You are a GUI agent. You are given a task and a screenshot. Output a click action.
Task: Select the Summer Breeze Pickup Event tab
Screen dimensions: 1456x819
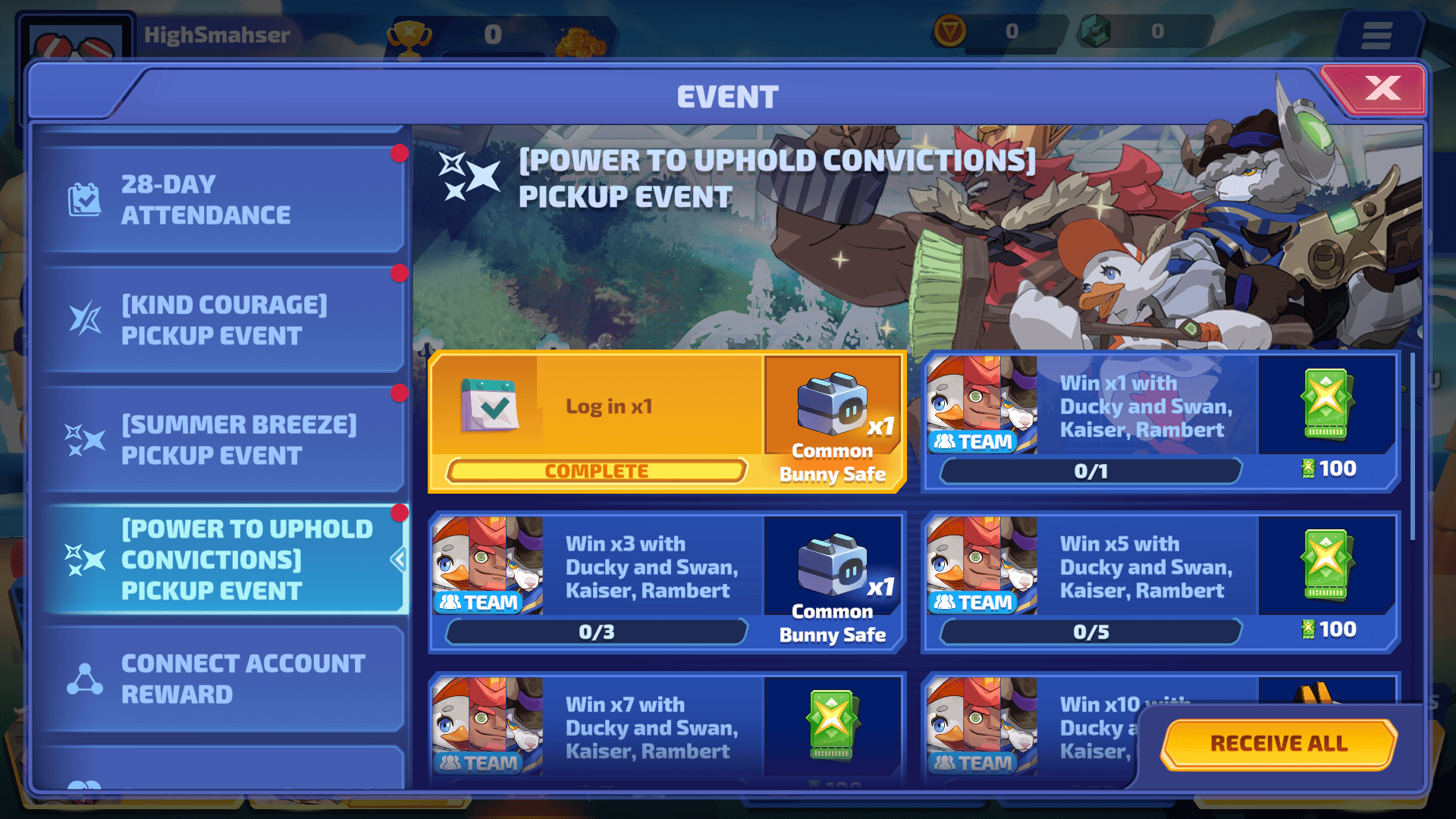coord(220,440)
